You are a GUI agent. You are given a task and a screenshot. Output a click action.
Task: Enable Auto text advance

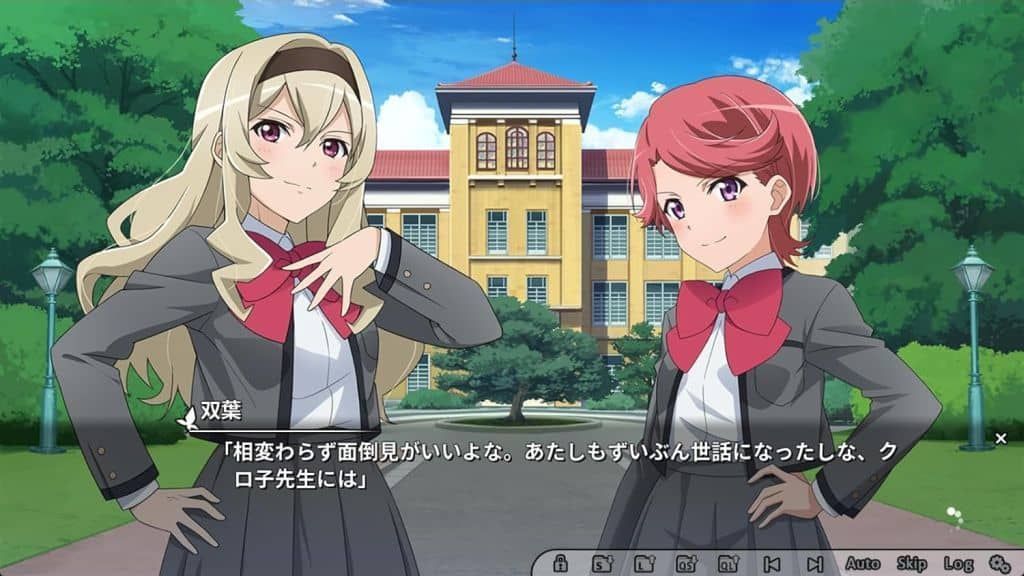[x=863, y=563]
